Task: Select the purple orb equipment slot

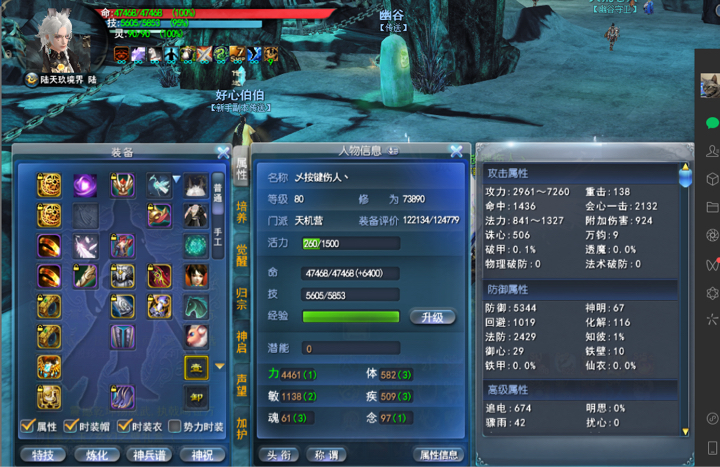Action: 85,185
